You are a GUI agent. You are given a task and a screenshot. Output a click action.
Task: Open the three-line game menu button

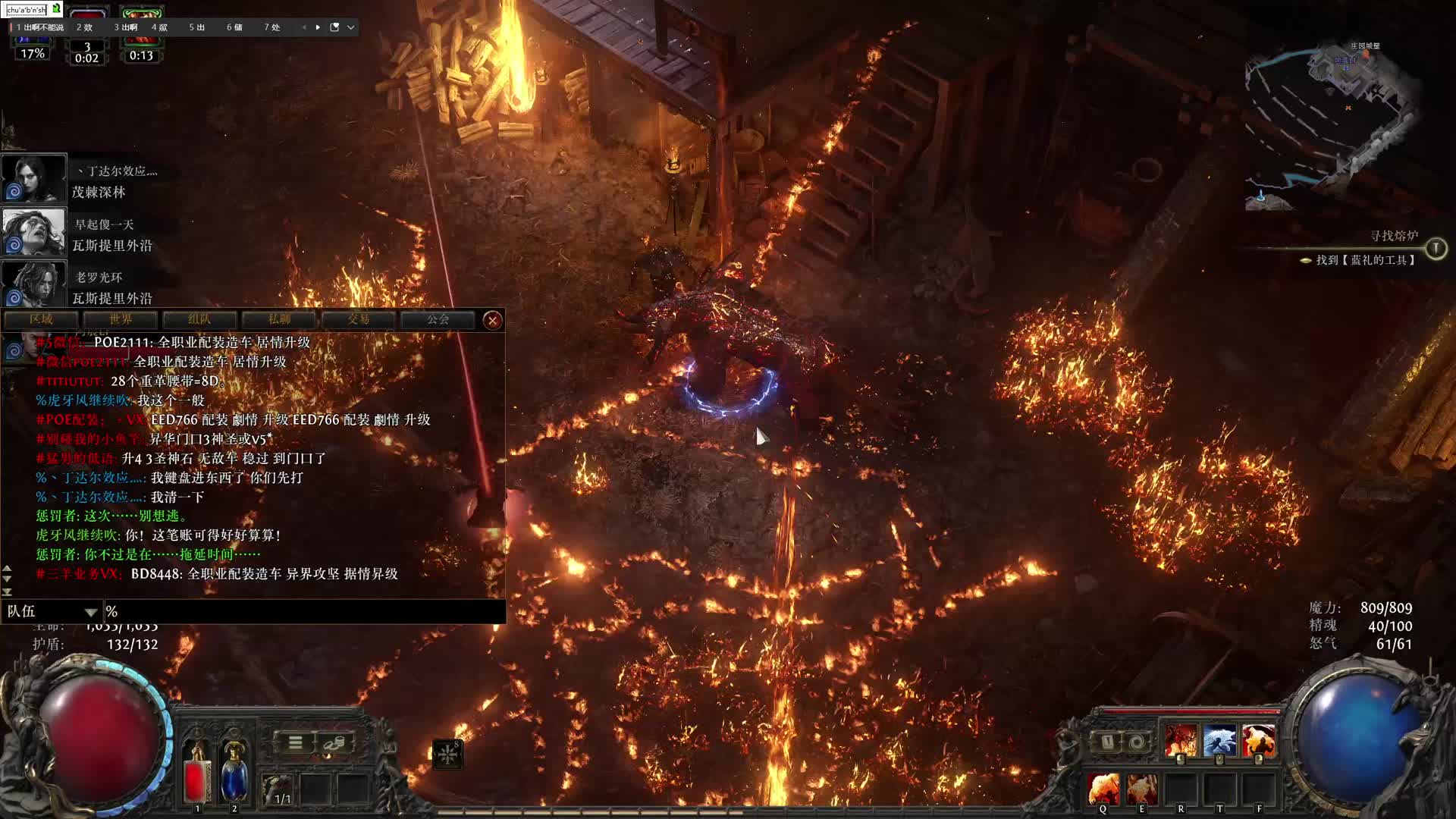296,742
